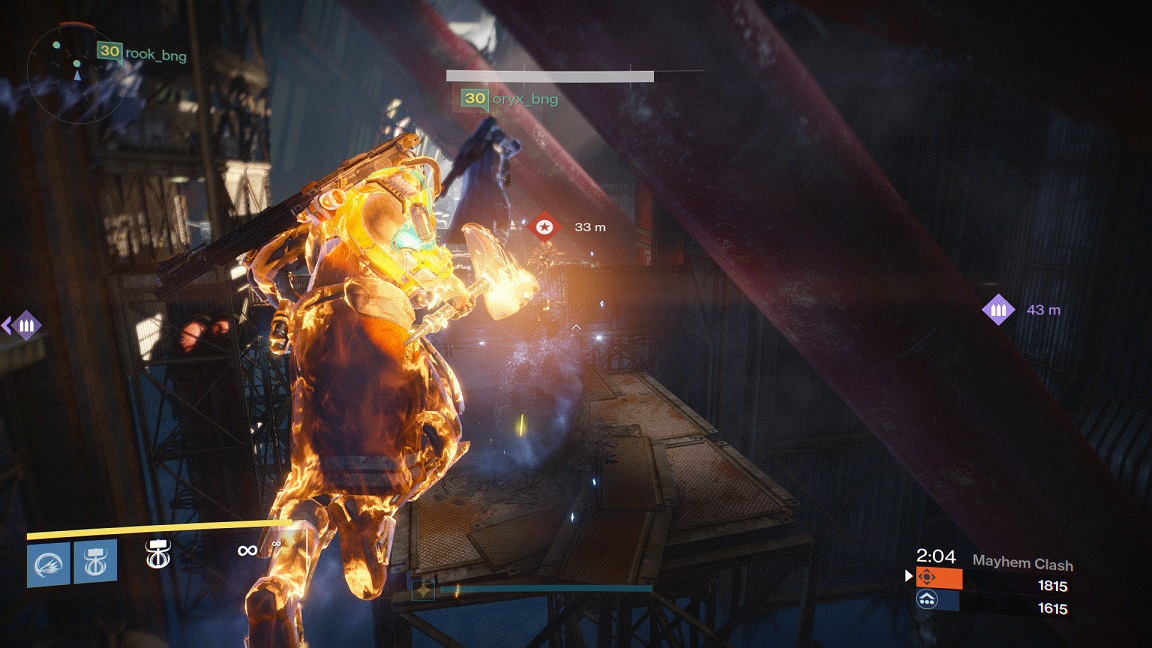Select the blue team score emblem
Screen dimensions: 1152x648
click(x=939, y=600)
